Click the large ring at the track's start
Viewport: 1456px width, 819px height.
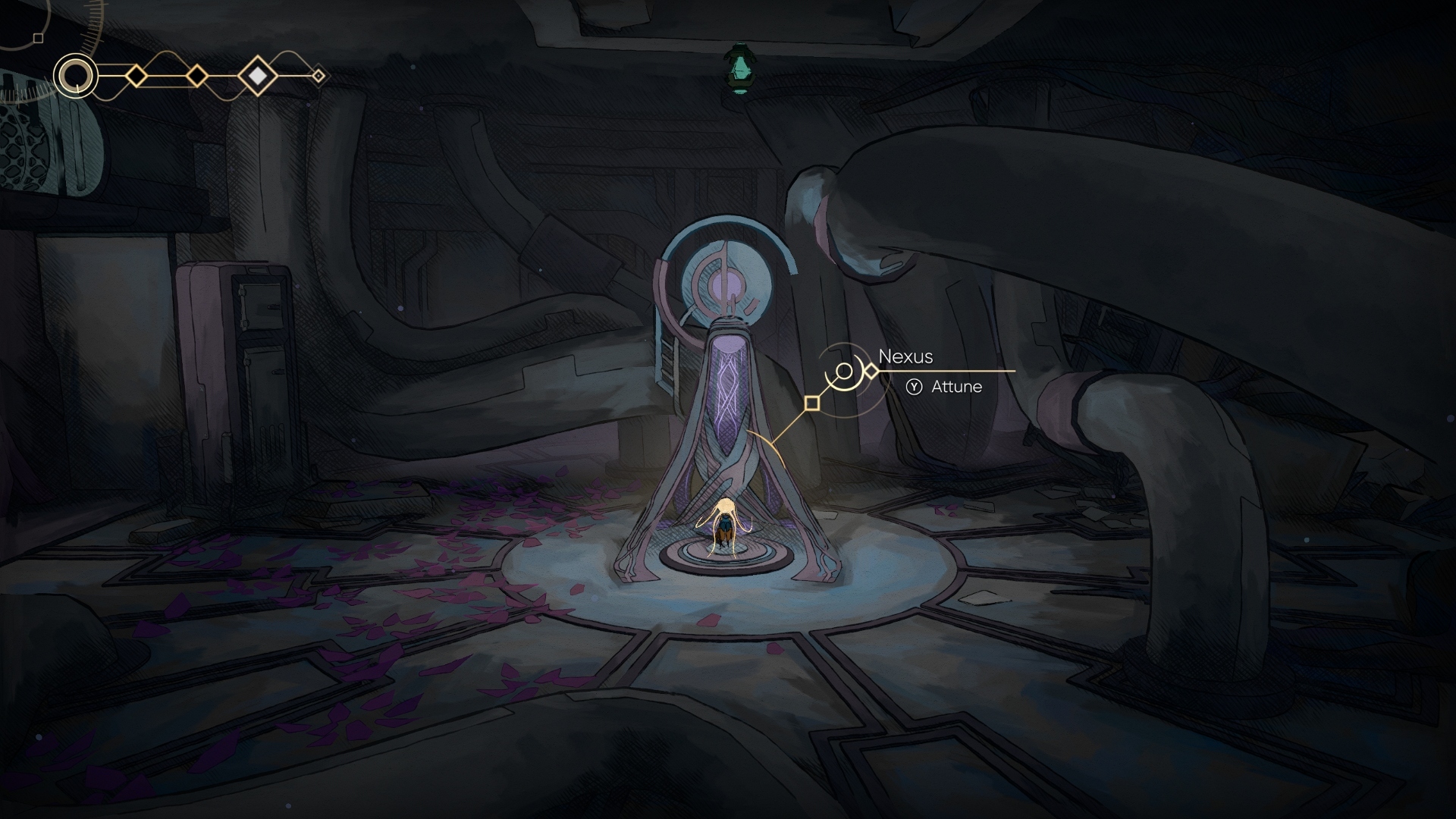click(x=76, y=76)
